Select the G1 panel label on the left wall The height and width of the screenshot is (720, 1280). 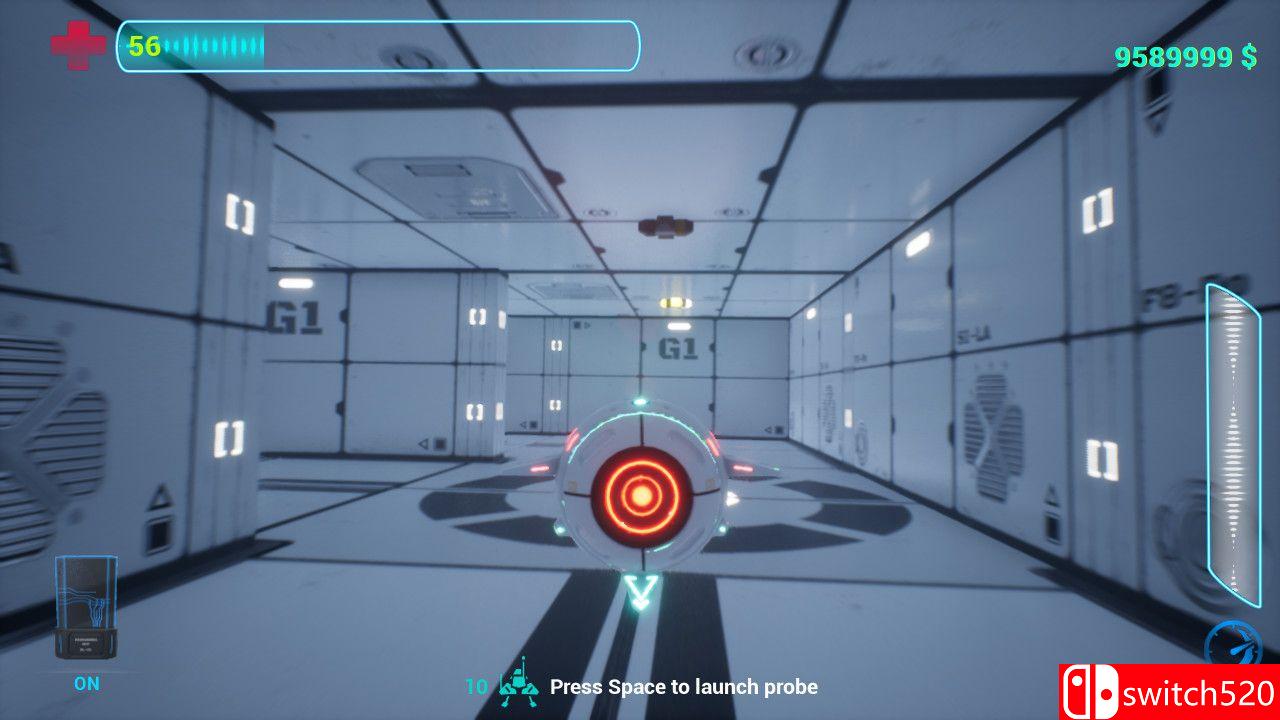[295, 318]
